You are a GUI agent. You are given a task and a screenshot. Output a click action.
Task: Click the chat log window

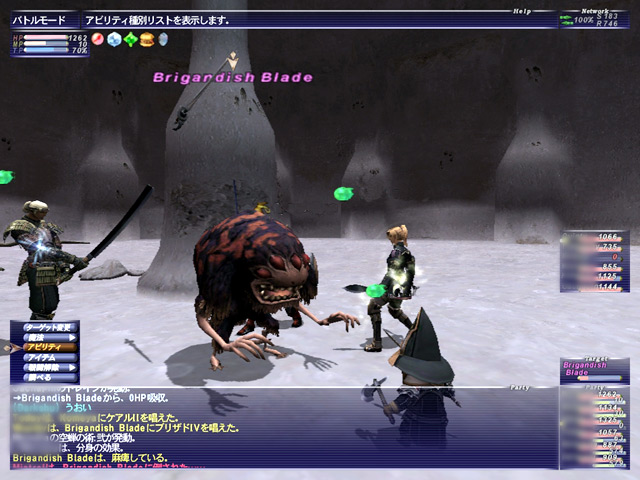(280, 428)
